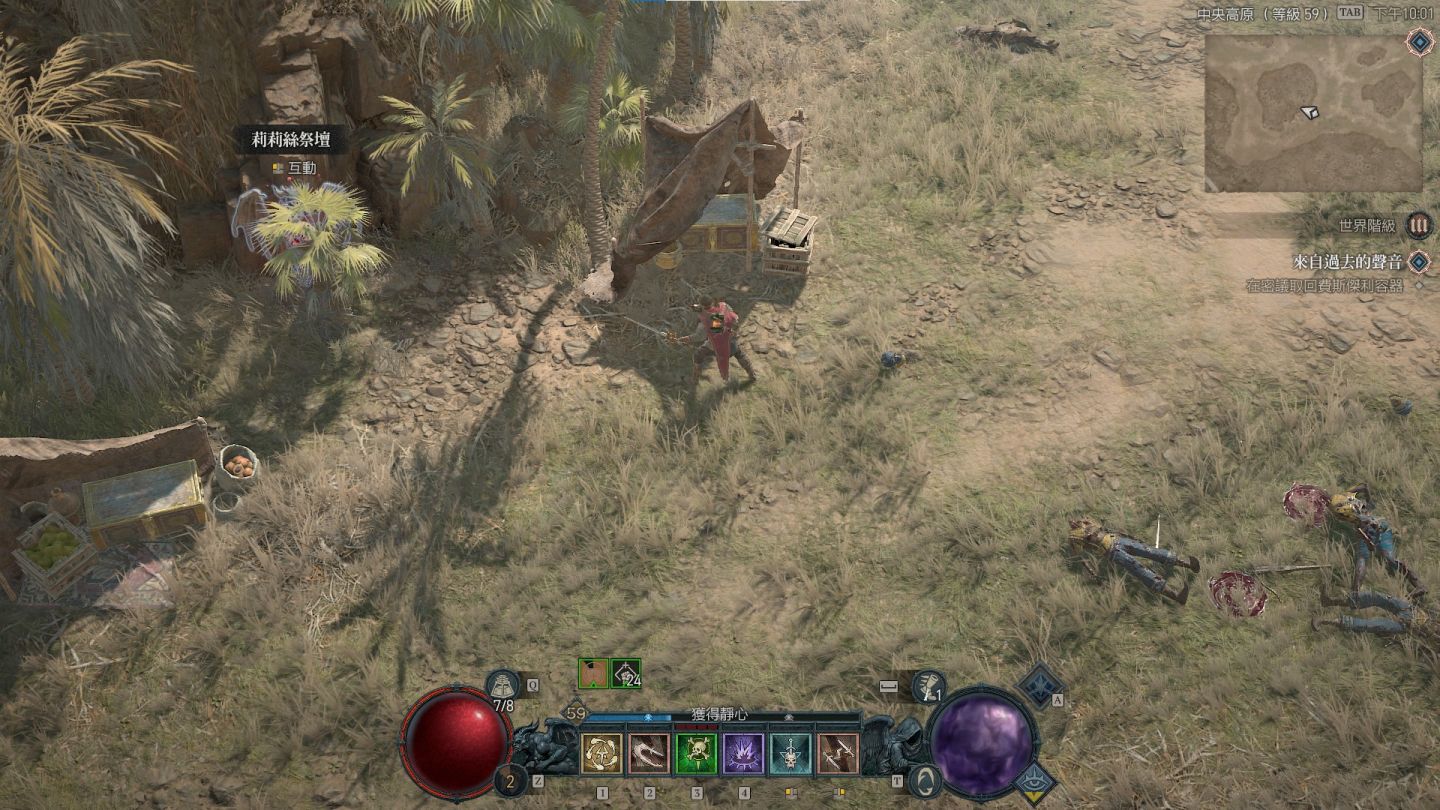Use the sweeping slash skill in slot 2

pos(649,753)
